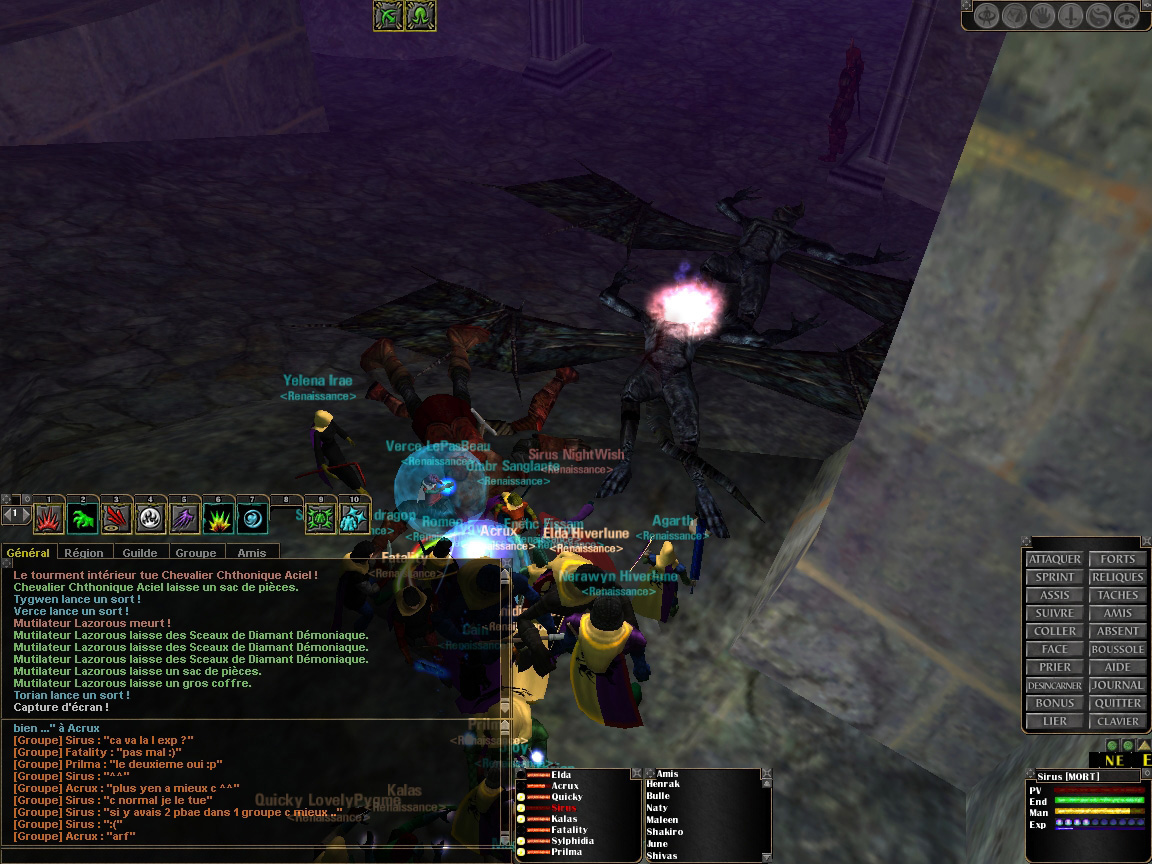The height and width of the screenshot is (864, 1152).
Task: Use the red spikes ability in slot 1
Action: pos(49,518)
